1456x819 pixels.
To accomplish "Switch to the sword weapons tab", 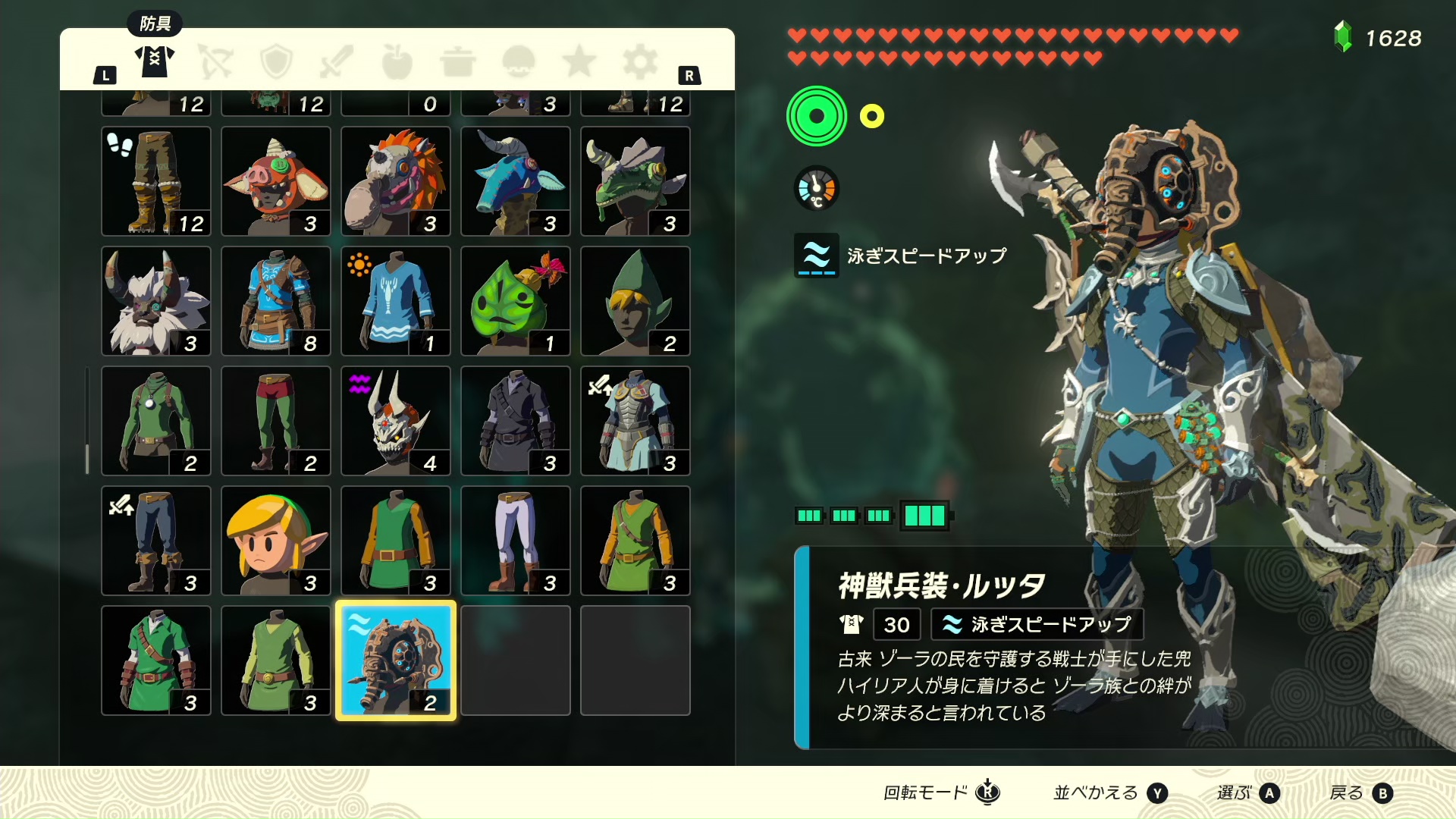I will click(x=337, y=61).
